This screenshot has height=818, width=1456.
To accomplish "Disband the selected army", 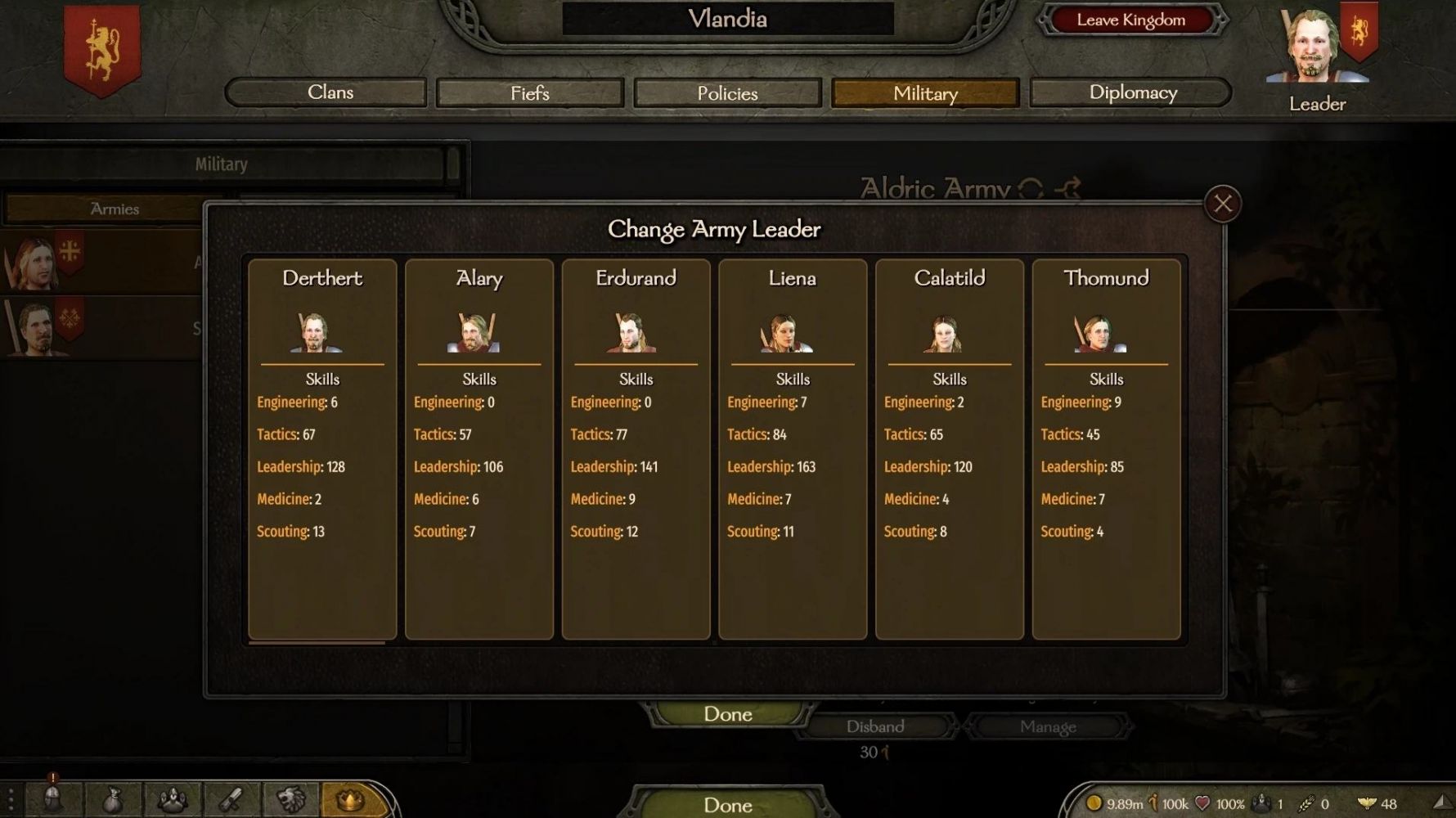I will pos(875,726).
